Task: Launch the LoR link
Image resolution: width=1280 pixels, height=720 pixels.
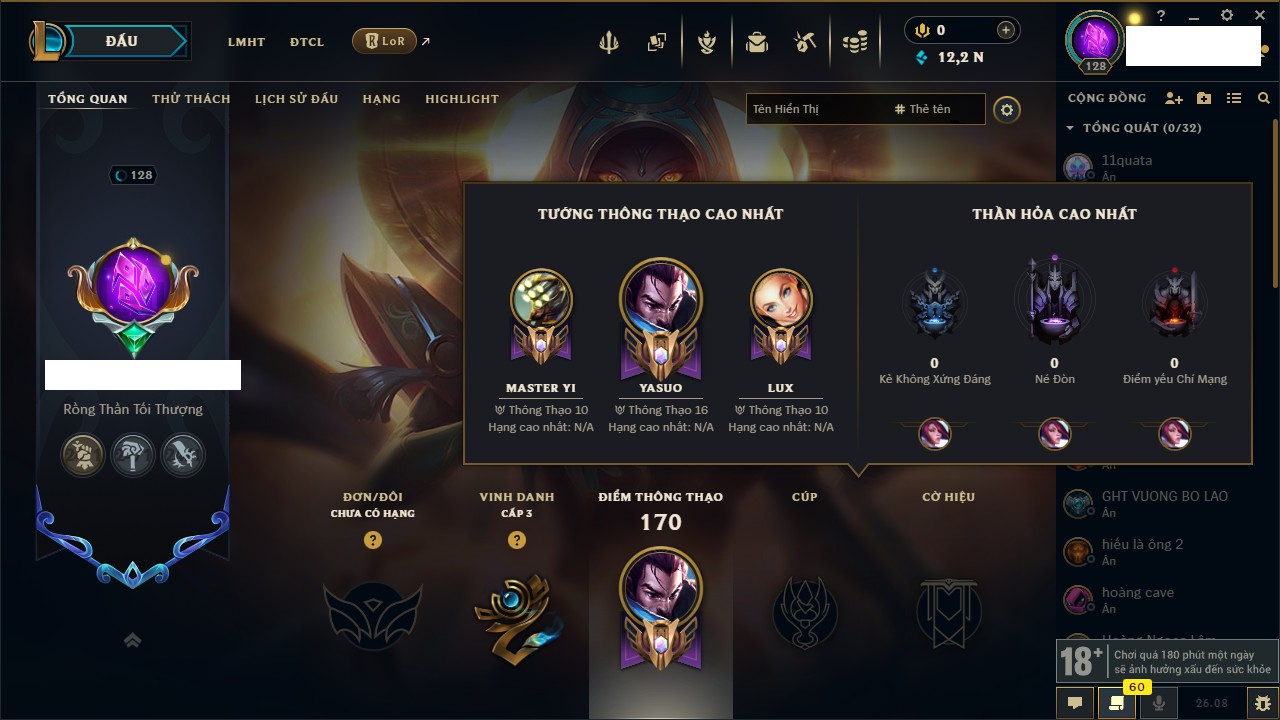Action: tap(385, 41)
